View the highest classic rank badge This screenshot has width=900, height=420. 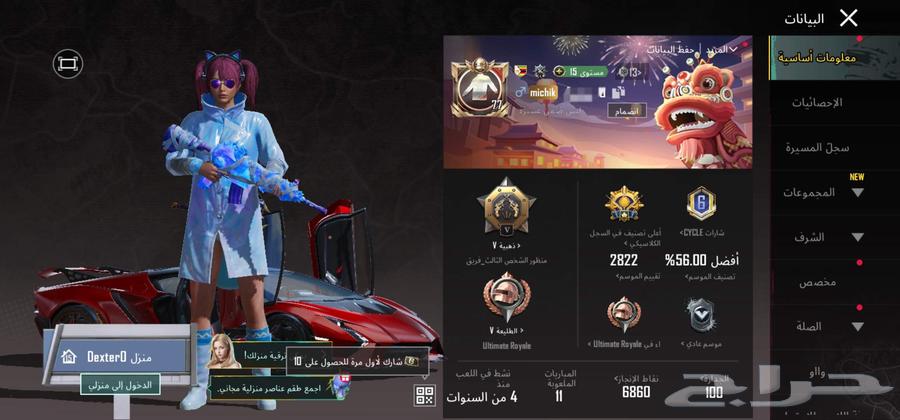click(x=624, y=205)
